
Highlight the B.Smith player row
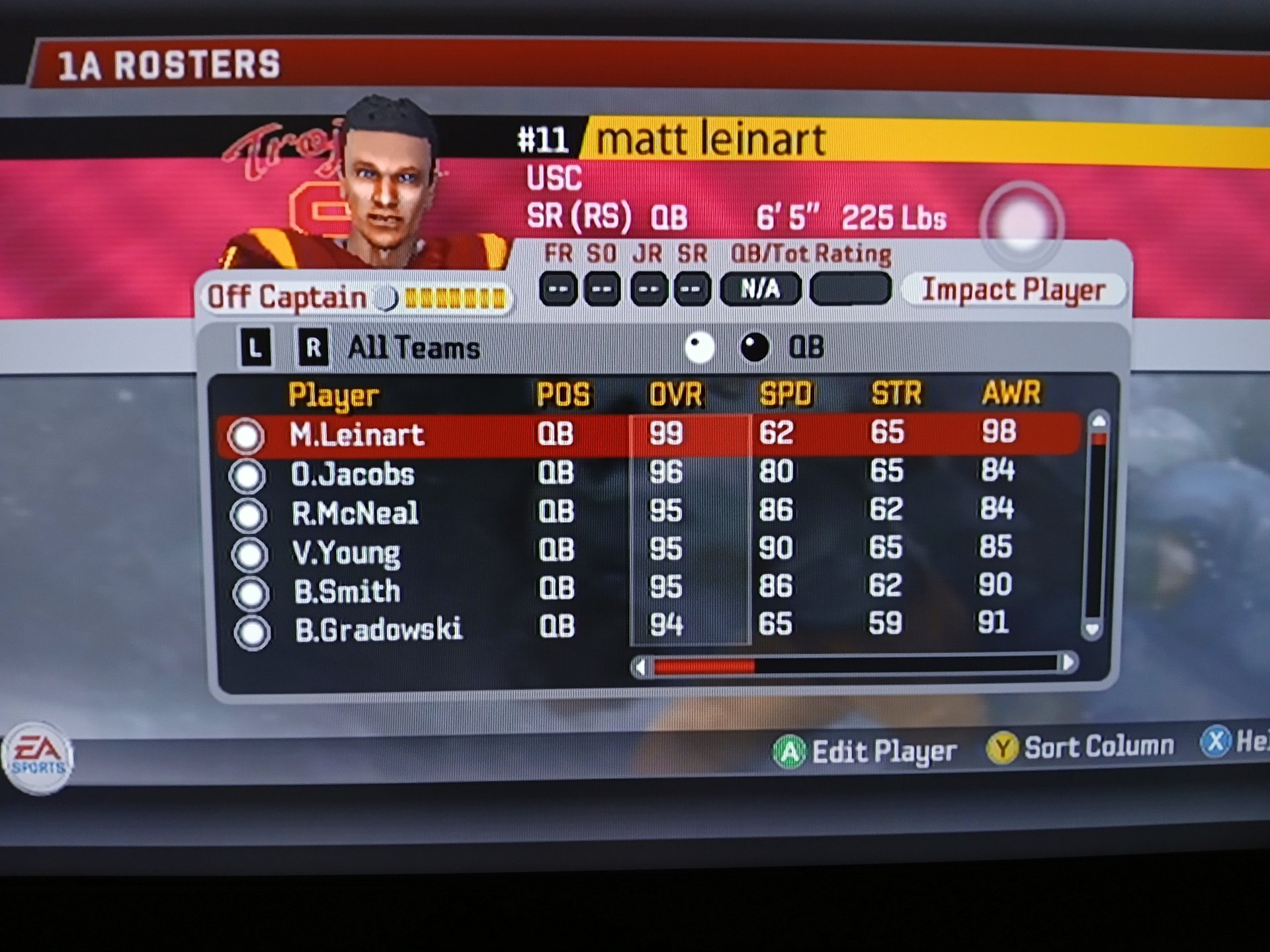pos(347,590)
